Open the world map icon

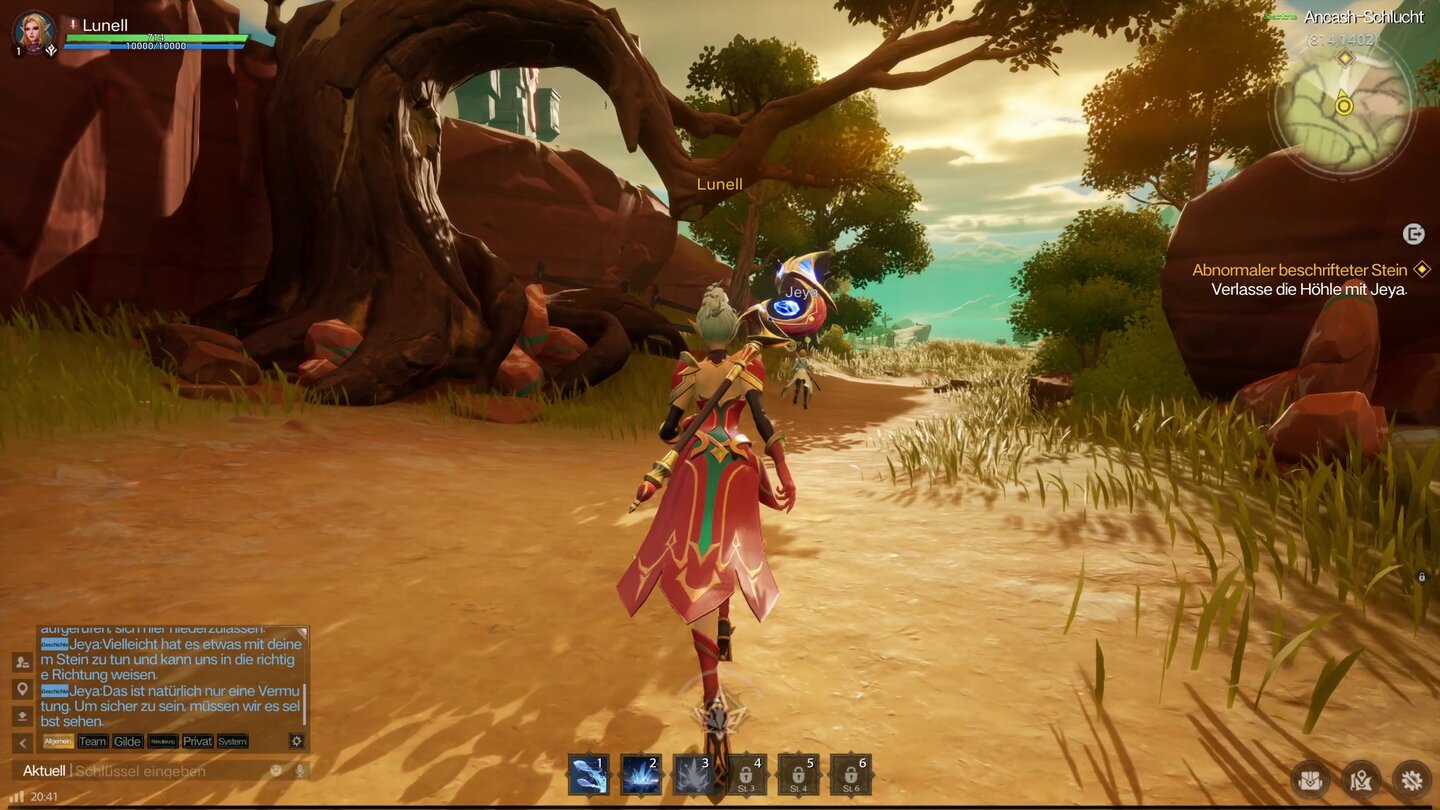(x=1361, y=779)
